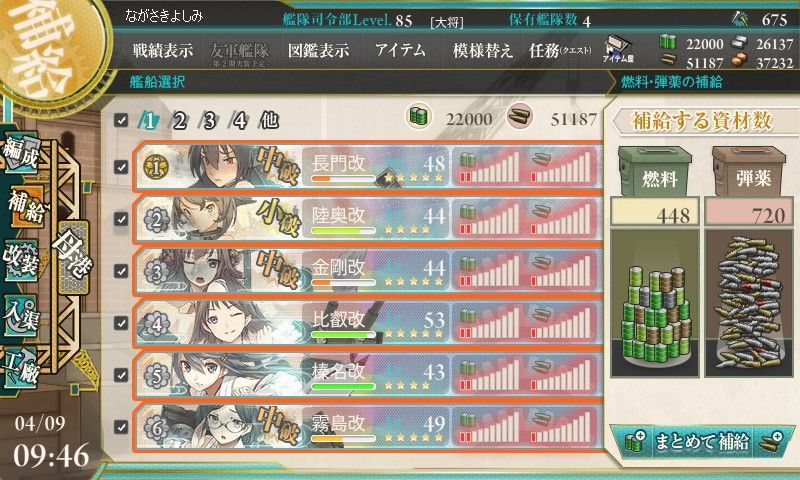The image size is (800, 480).
Task: Open the 図鑑表示 encyclopedia menu
Action: point(320,51)
